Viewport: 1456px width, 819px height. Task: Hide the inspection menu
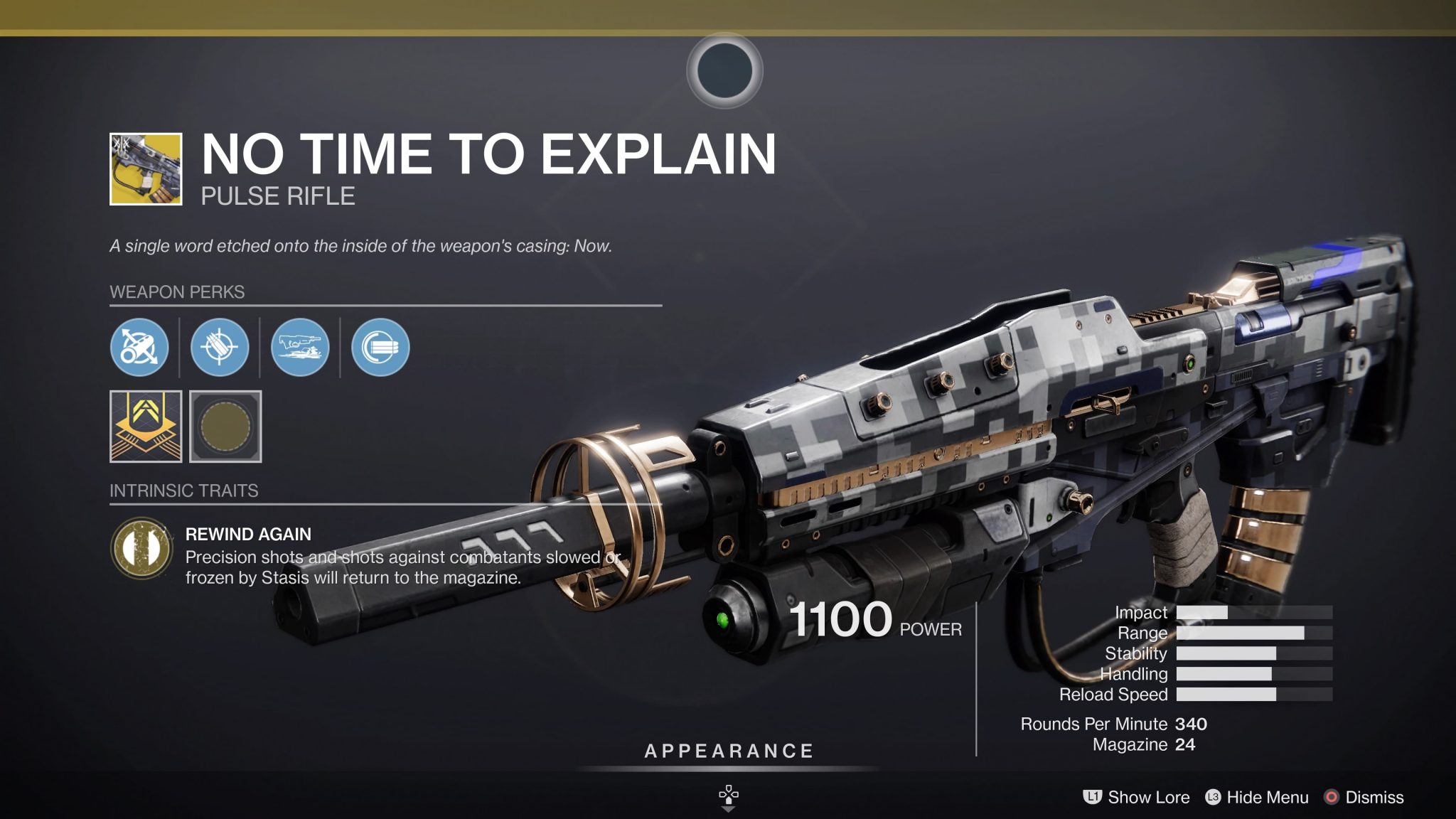click(1257, 797)
